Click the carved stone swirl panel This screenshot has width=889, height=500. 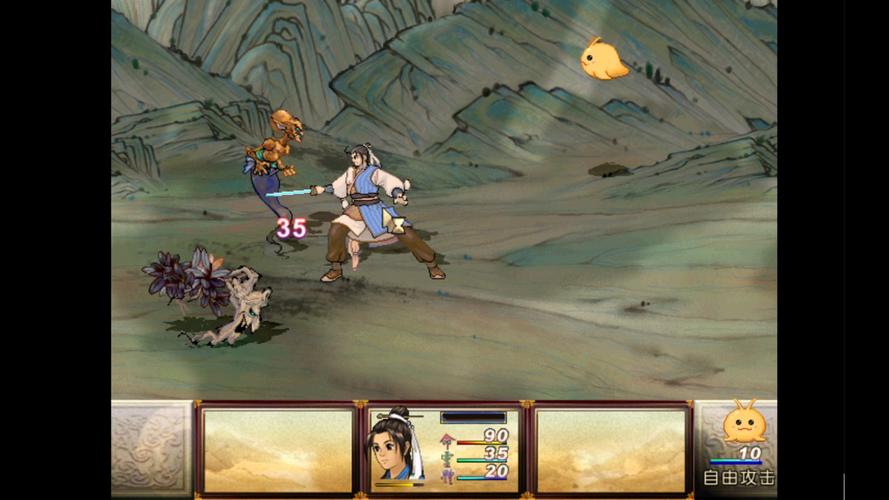[151, 449]
